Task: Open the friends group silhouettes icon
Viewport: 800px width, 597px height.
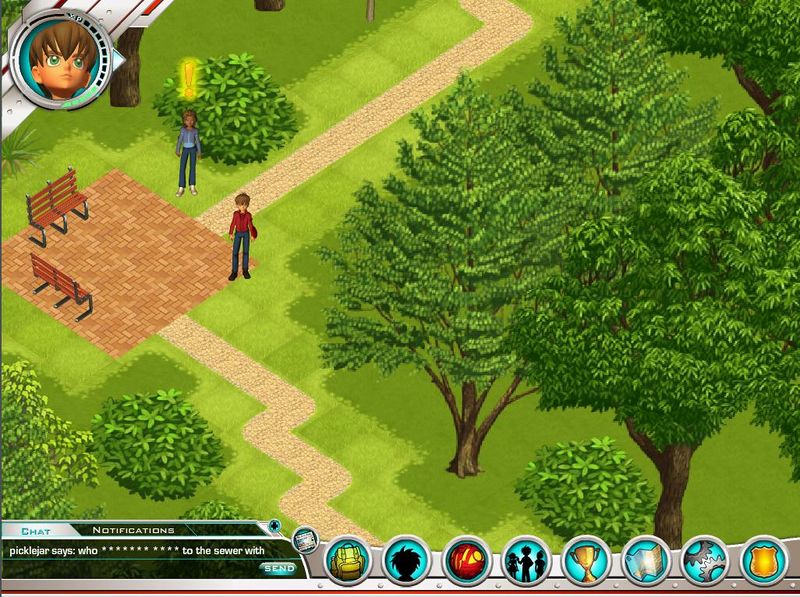Action: [x=526, y=562]
